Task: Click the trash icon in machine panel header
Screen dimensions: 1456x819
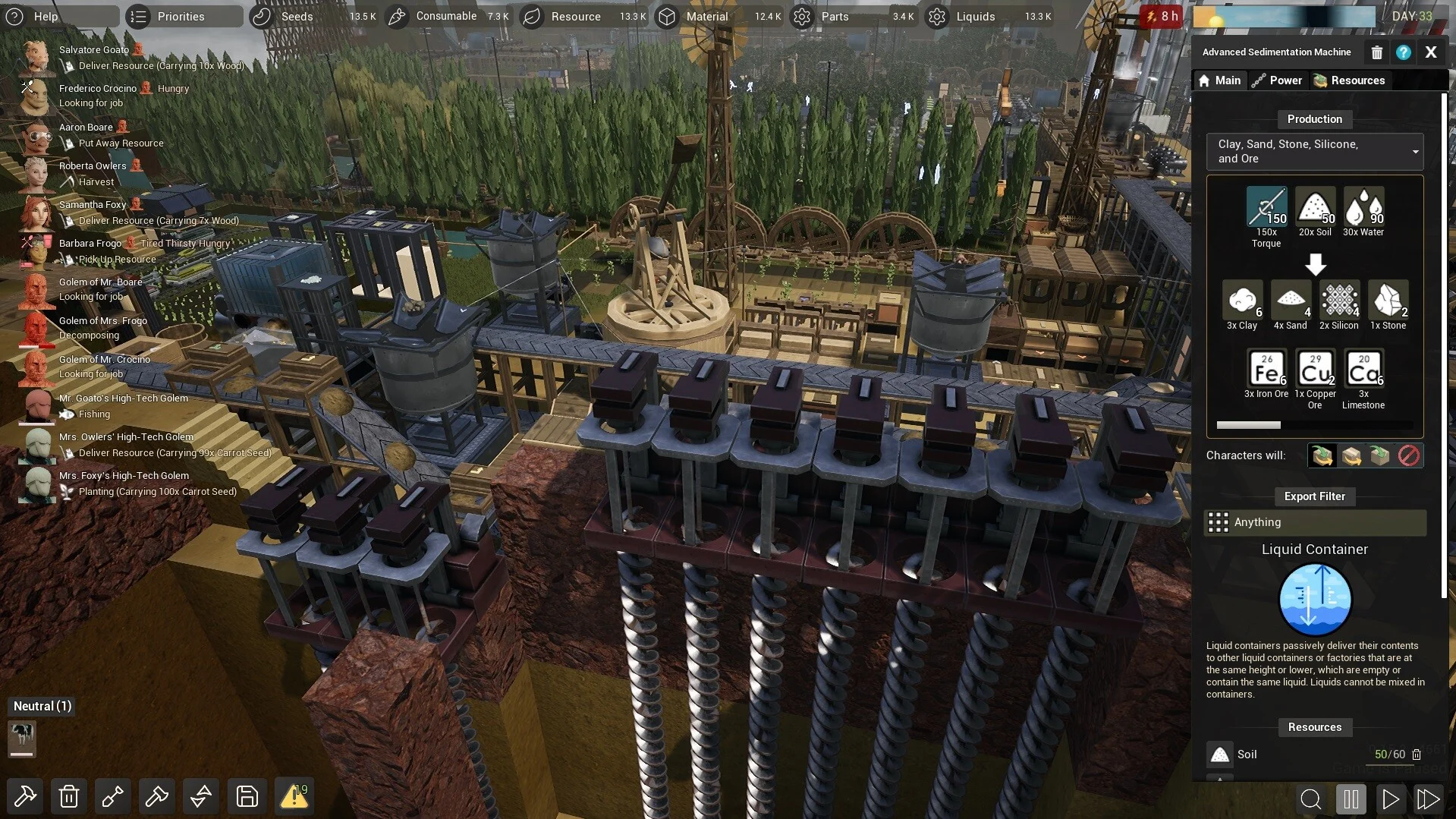Action: (x=1376, y=52)
